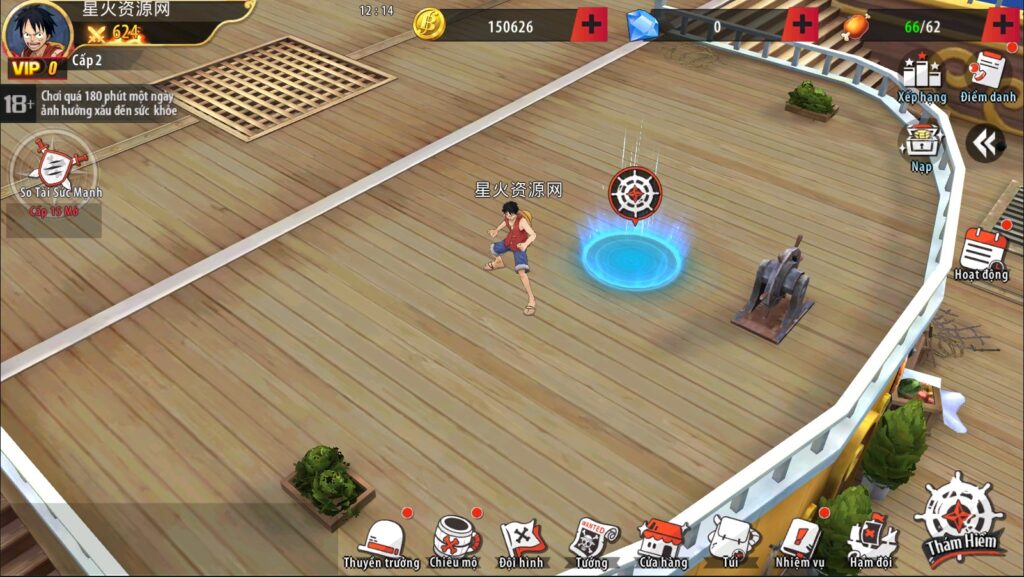
Task: Open the Hoạt động events calendar
Action: tap(982, 252)
